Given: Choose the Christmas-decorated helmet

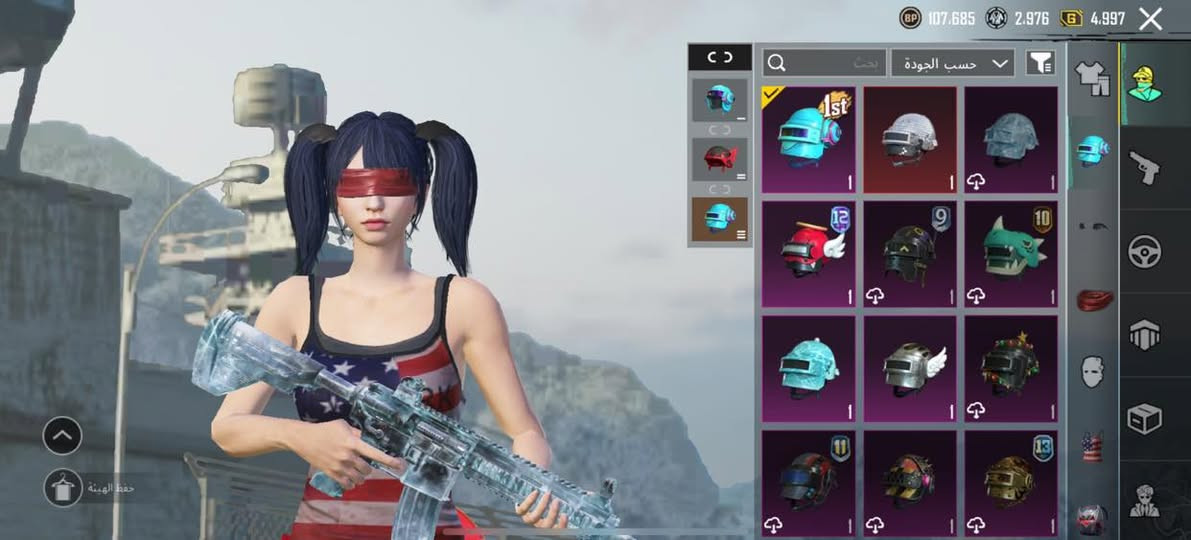Looking at the screenshot, I should coord(1011,368).
